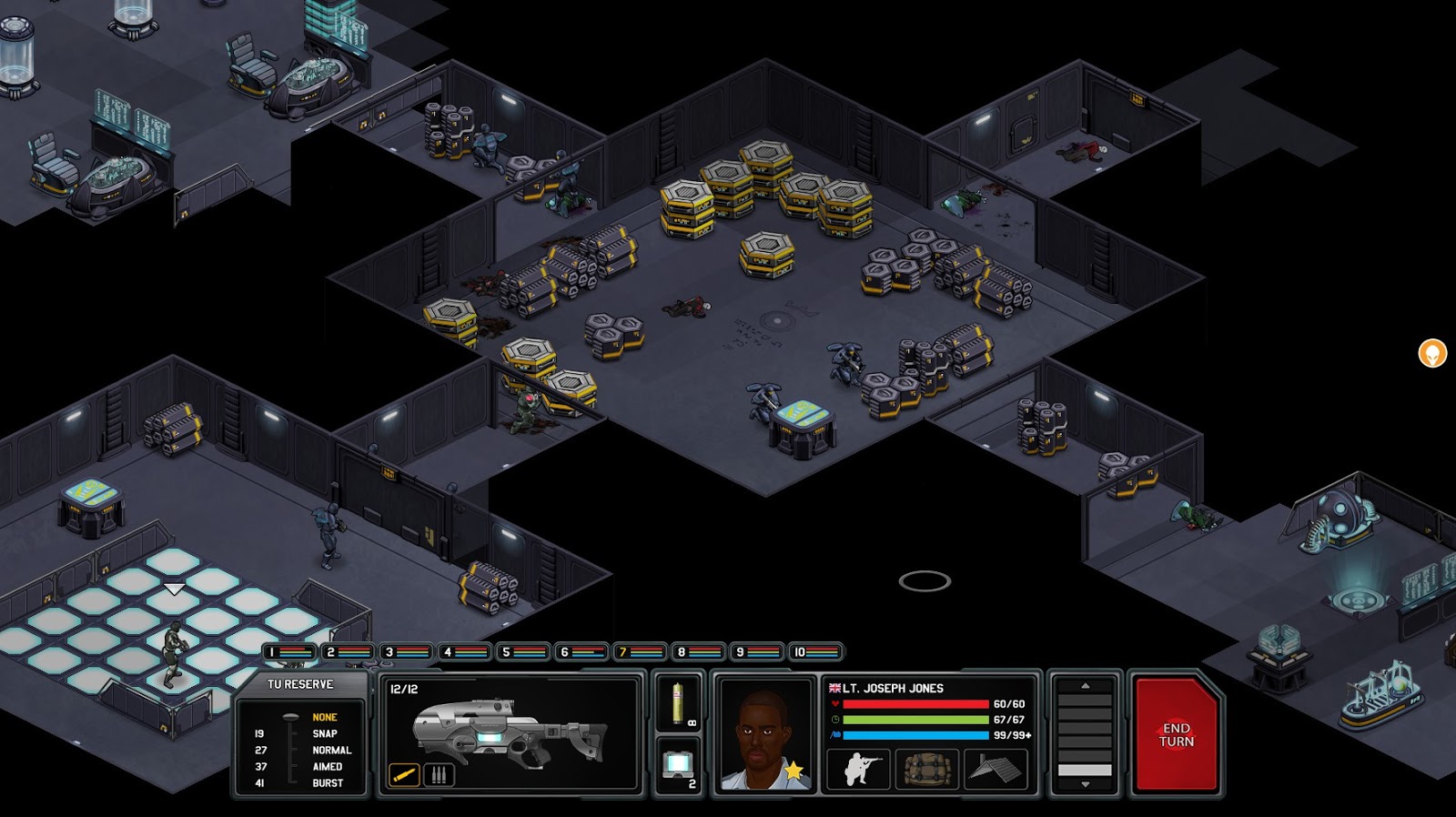Toggle the roof visibility icon
1456x817 pixels.
[996, 769]
